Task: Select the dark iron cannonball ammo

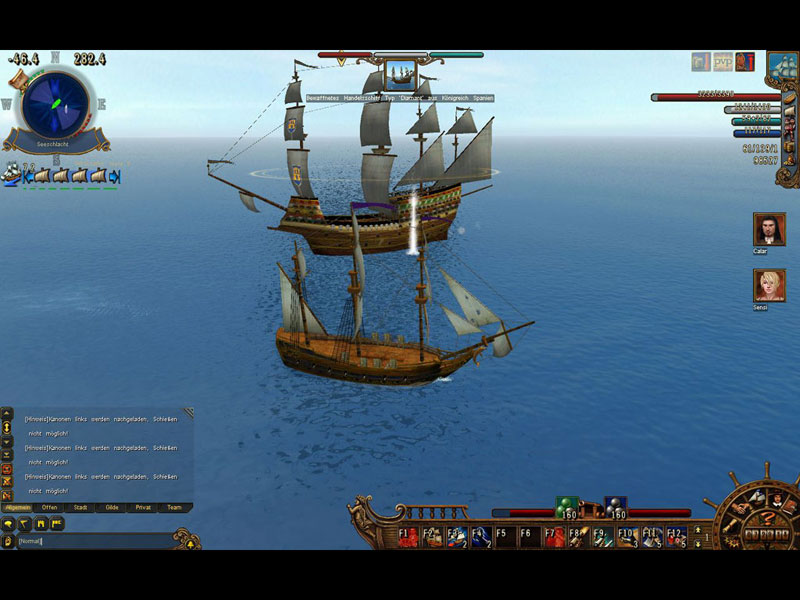Action: (x=616, y=509)
